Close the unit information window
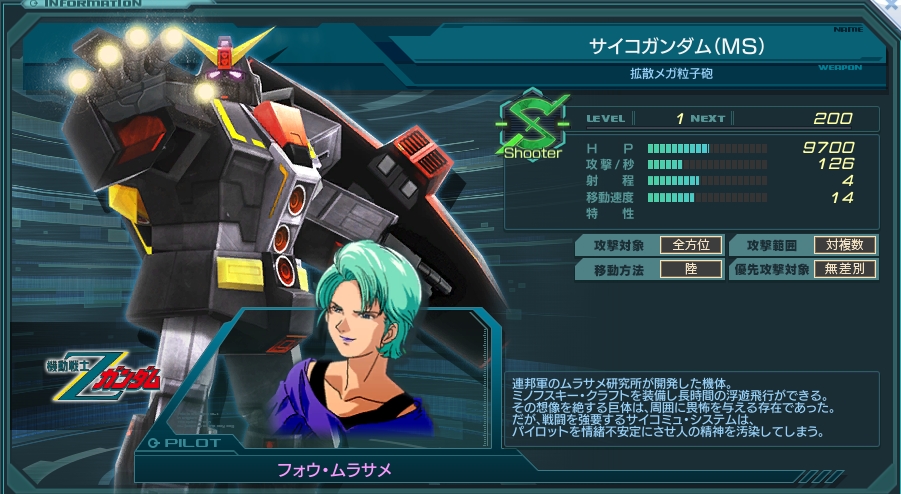Image resolution: width=901 pixels, height=494 pixels. 889,6
